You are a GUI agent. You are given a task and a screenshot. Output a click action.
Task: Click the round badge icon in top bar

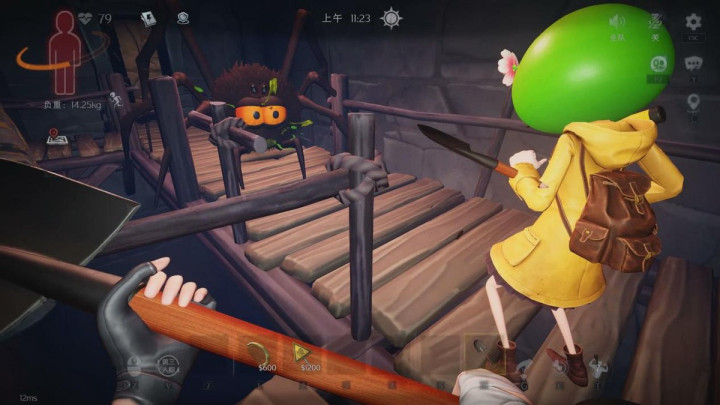(x=182, y=17)
